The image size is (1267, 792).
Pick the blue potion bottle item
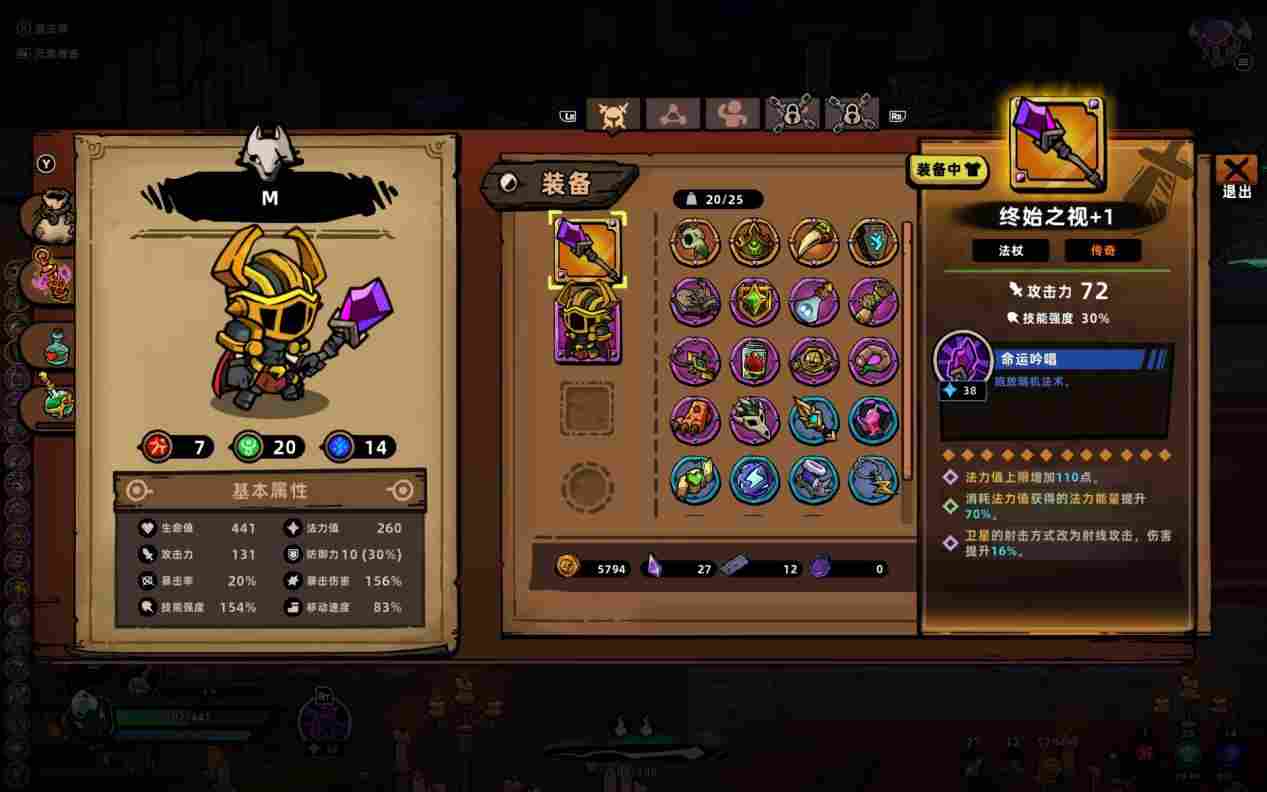(x=813, y=301)
